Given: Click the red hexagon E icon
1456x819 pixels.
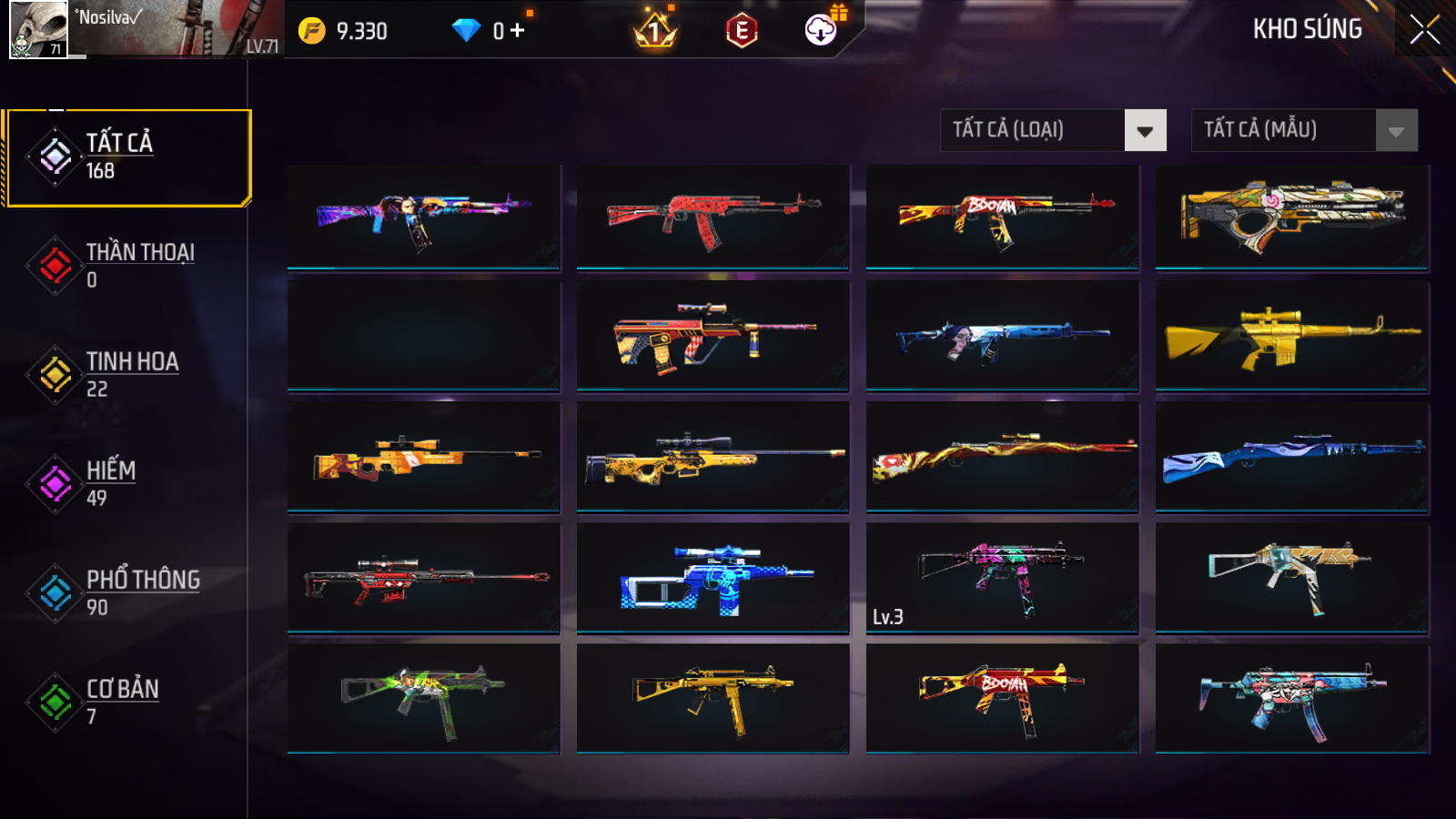Looking at the screenshot, I should pos(742,31).
